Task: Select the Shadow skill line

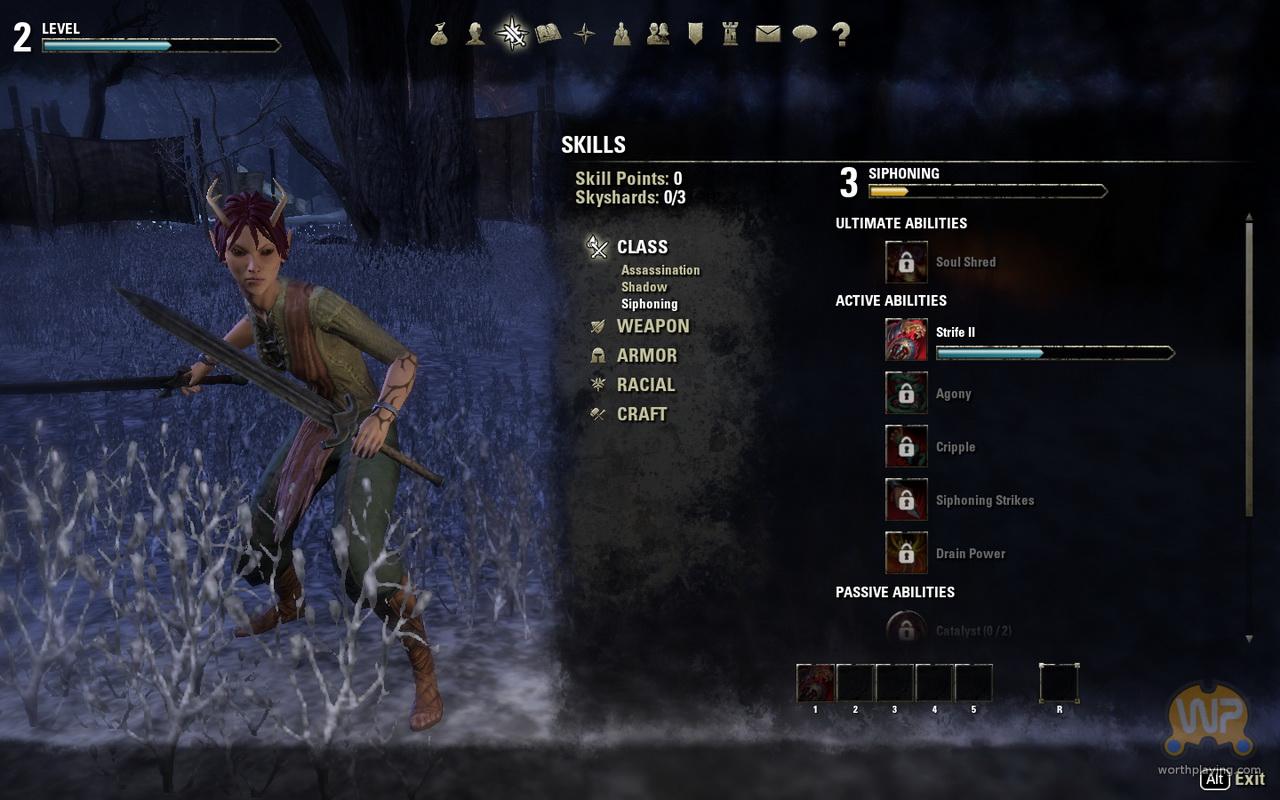Action: tap(644, 287)
